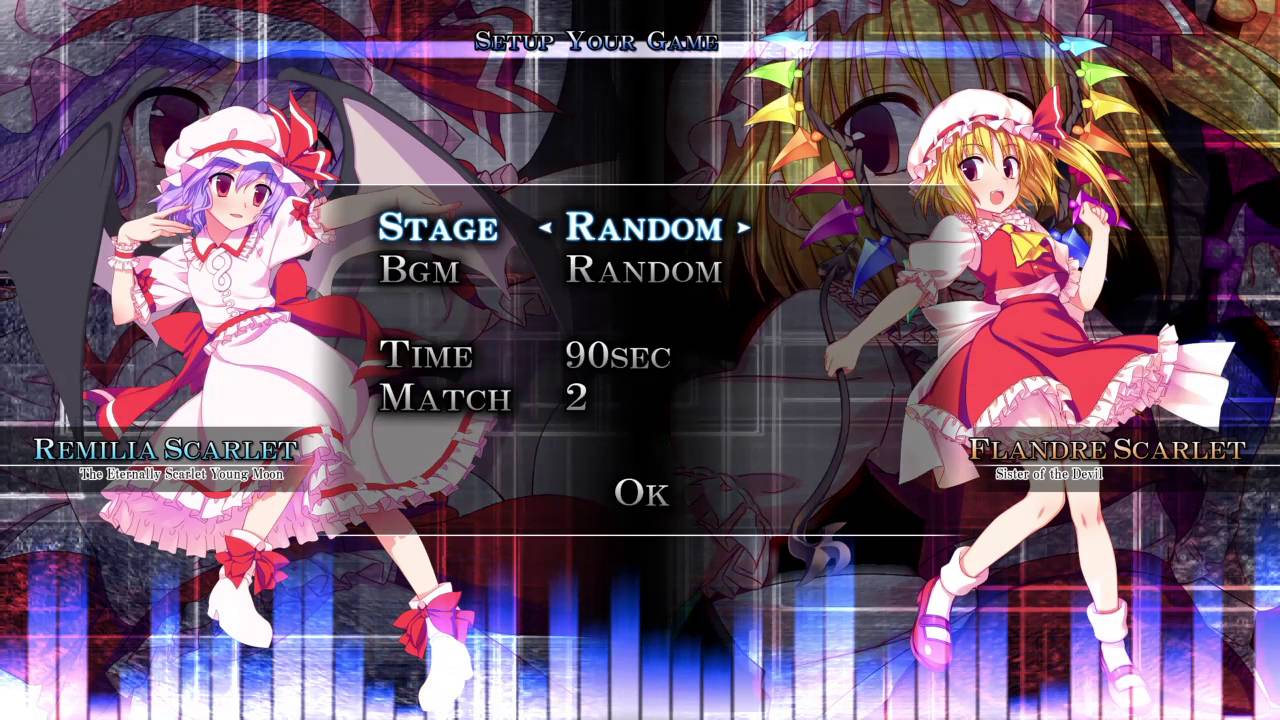Select the Match setting label
The width and height of the screenshot is (1280, 720).
tap(443, 398)
